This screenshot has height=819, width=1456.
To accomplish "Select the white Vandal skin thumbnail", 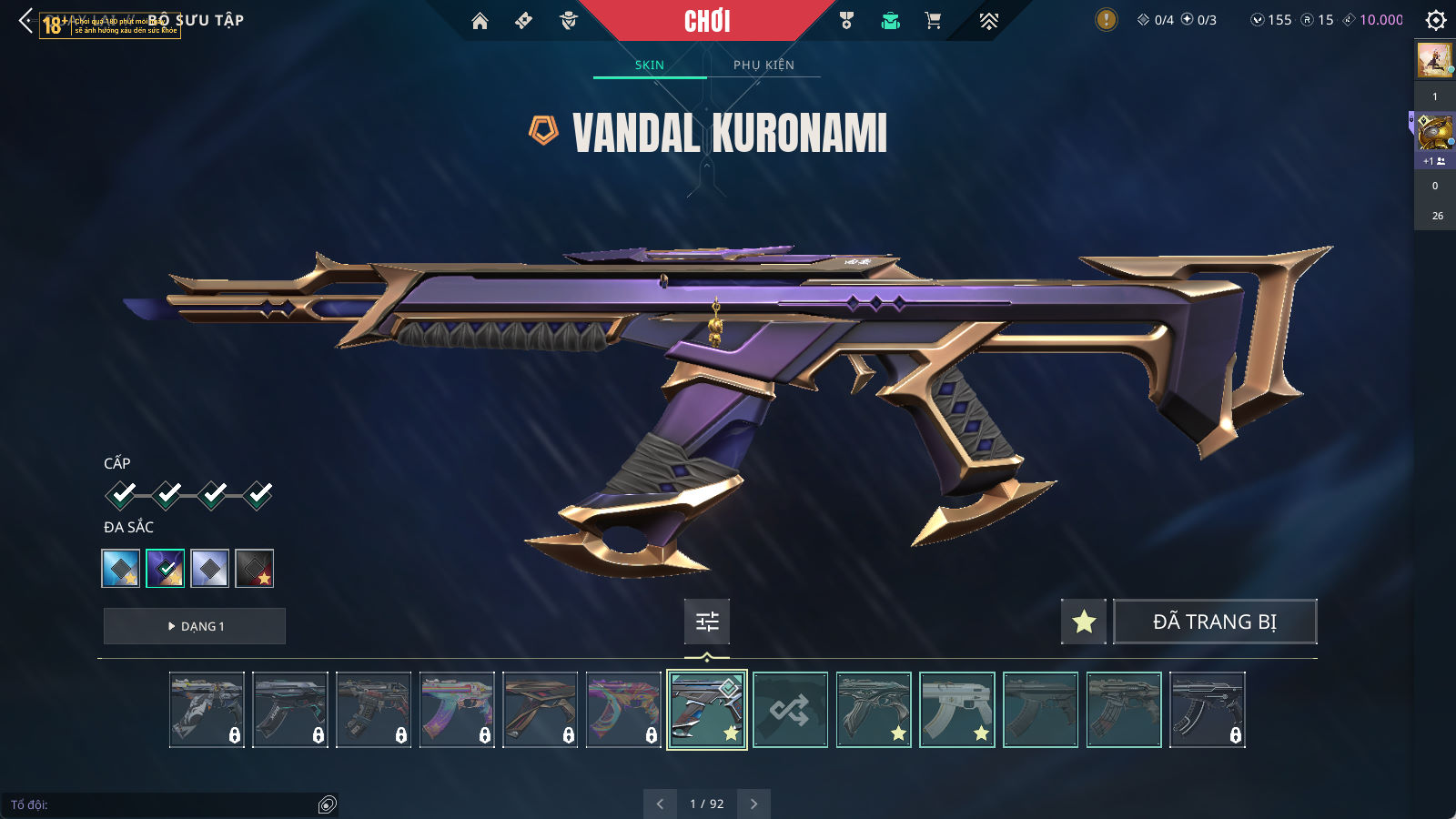I will [x=956, y=710].
